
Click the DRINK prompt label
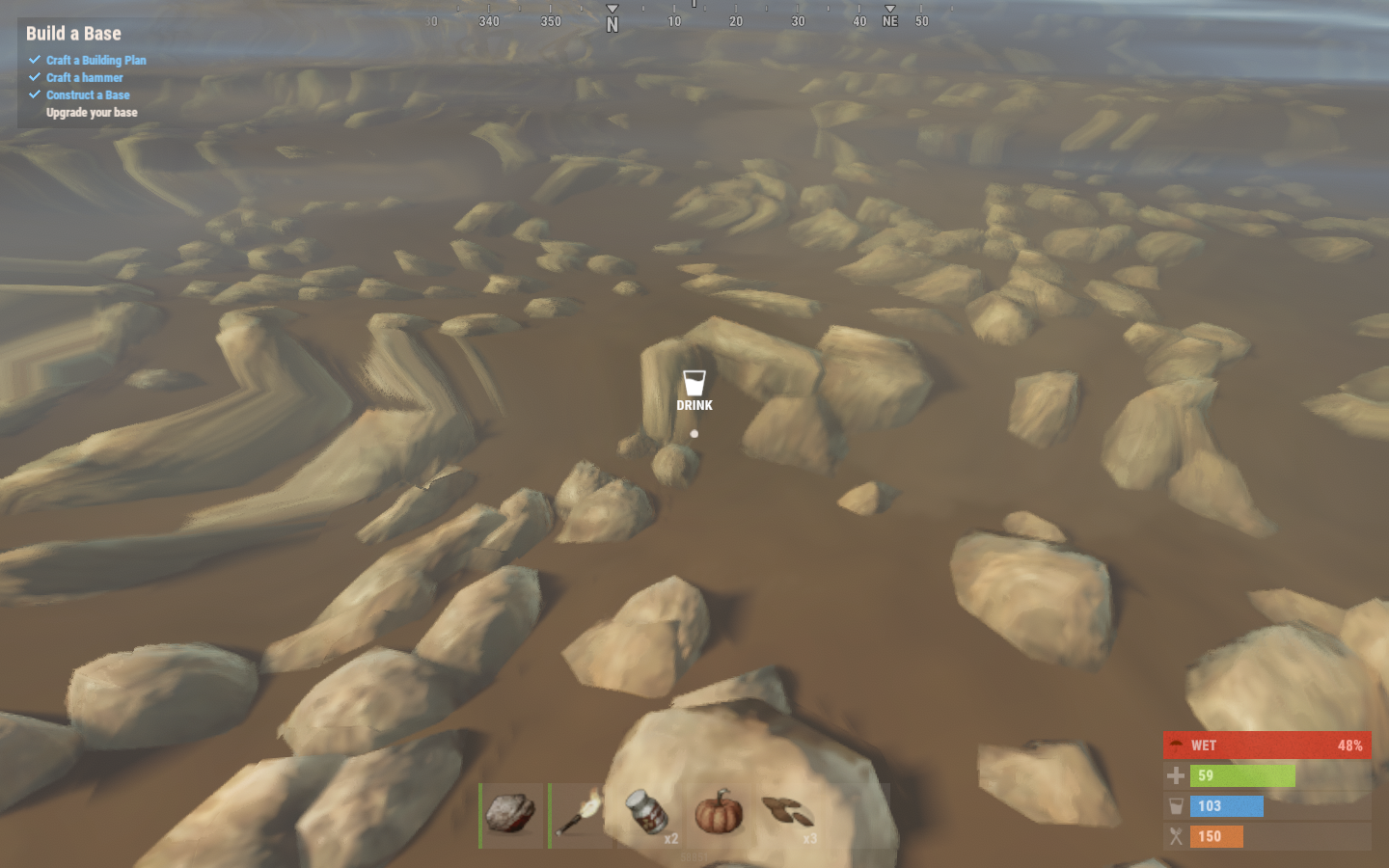[694, 405]
